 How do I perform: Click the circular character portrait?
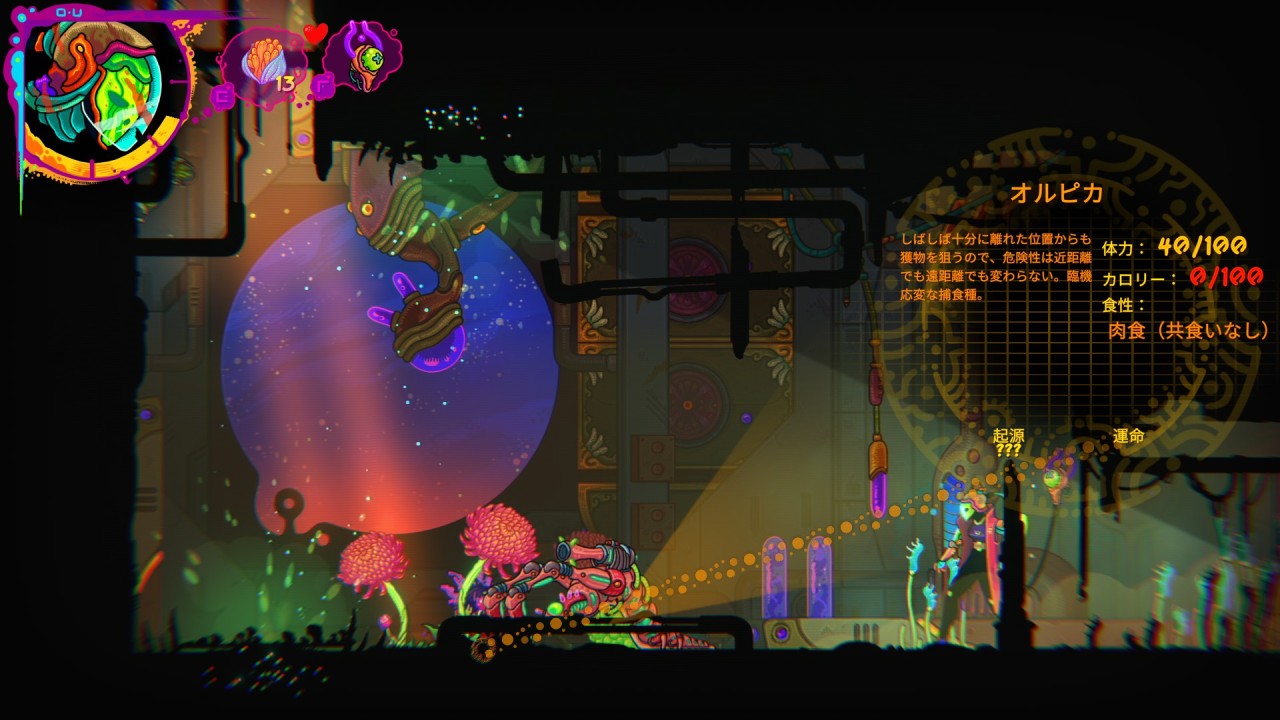point(100,92)
